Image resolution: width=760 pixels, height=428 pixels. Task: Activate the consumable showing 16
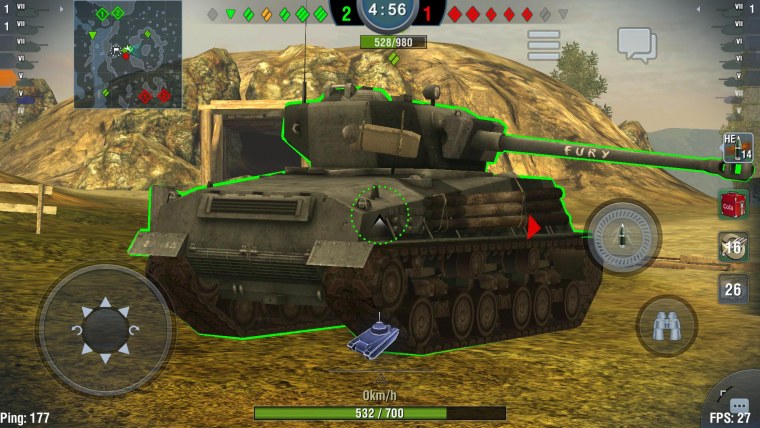click(x=733, y=247)
